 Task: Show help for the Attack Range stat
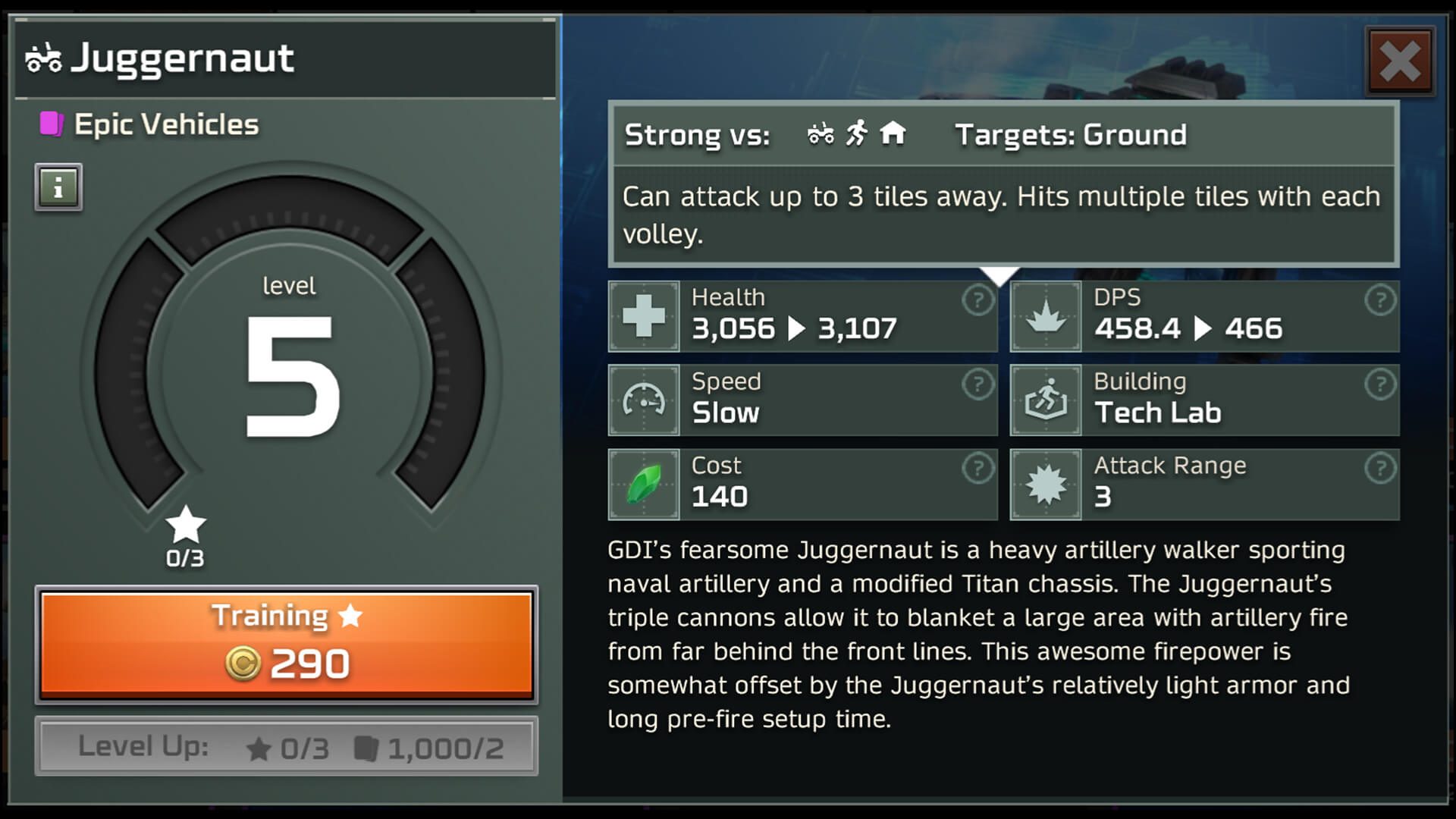(x=1379, y=469)
